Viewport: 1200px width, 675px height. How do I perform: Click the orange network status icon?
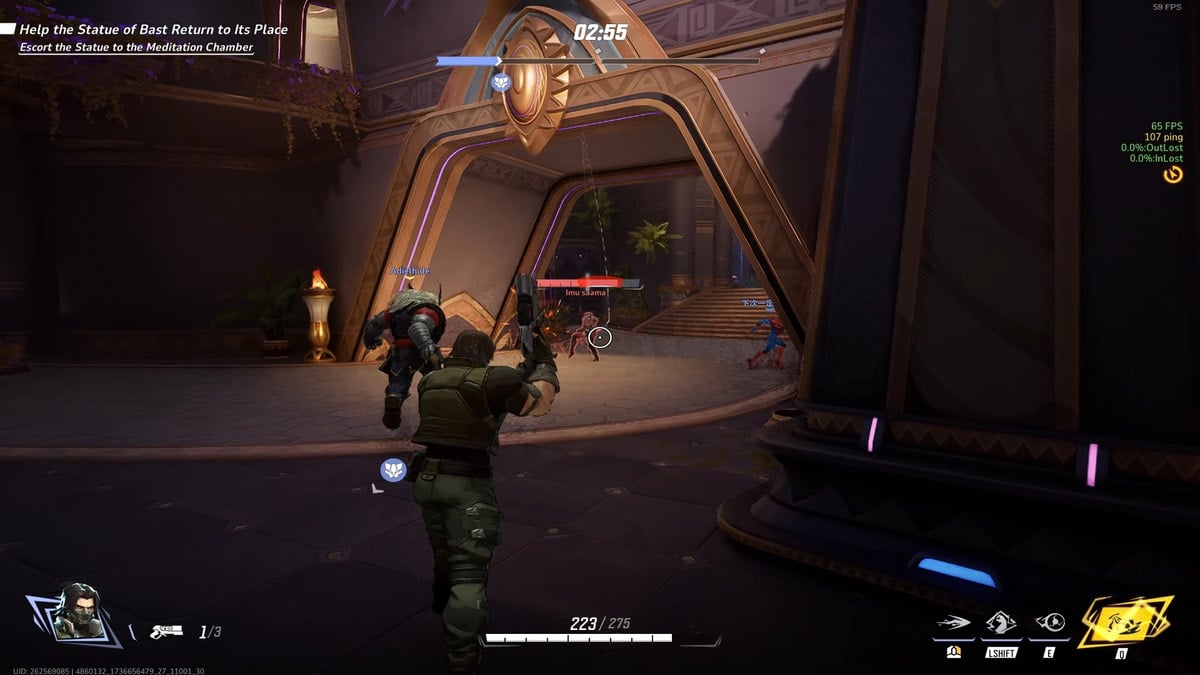(x=1173, y=175)
